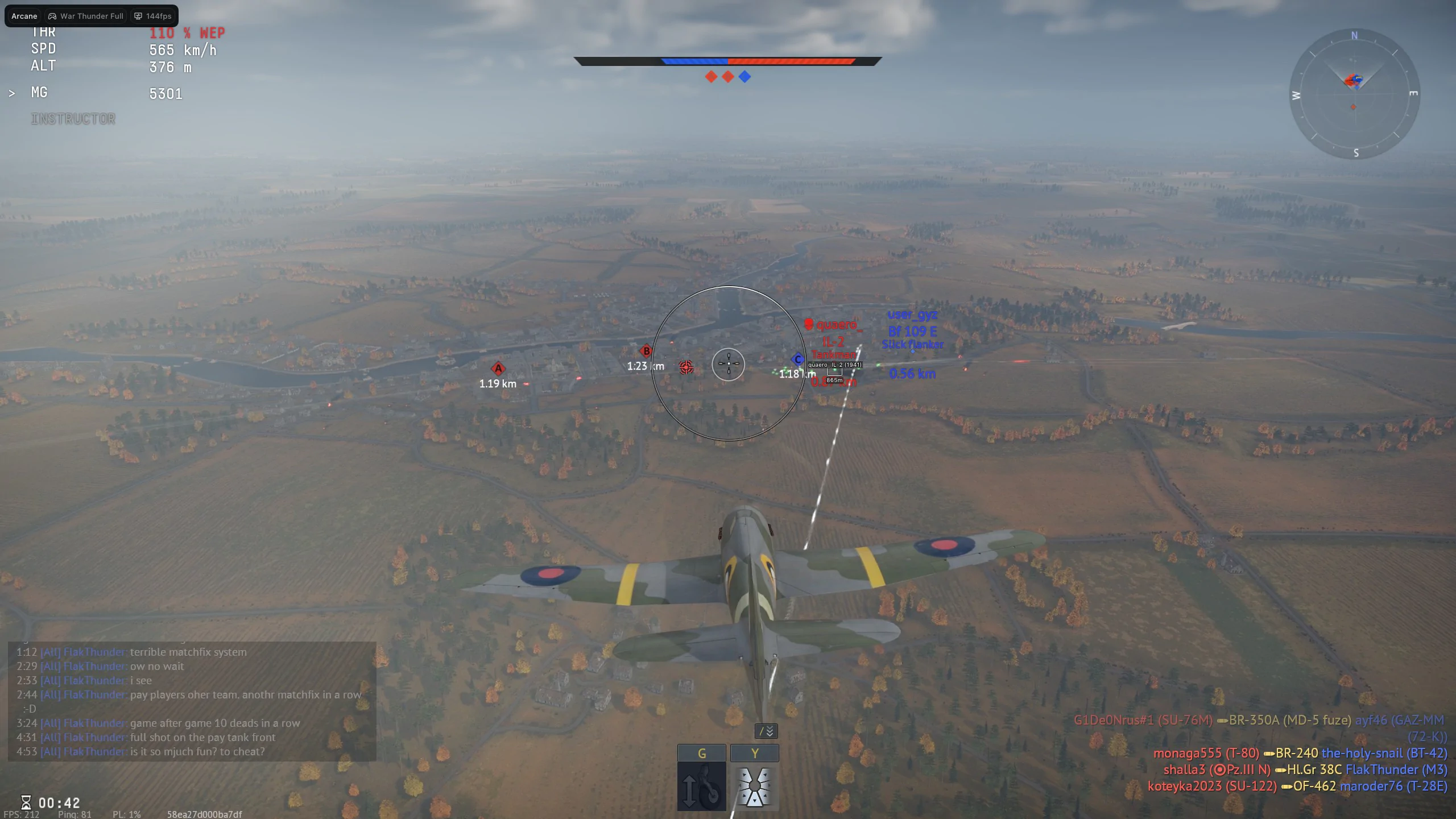Click FlakThunder's name in the kill feed
Image resolution: width=1456 pixels, height=819 pixels.
click(x=1382, y=770)
